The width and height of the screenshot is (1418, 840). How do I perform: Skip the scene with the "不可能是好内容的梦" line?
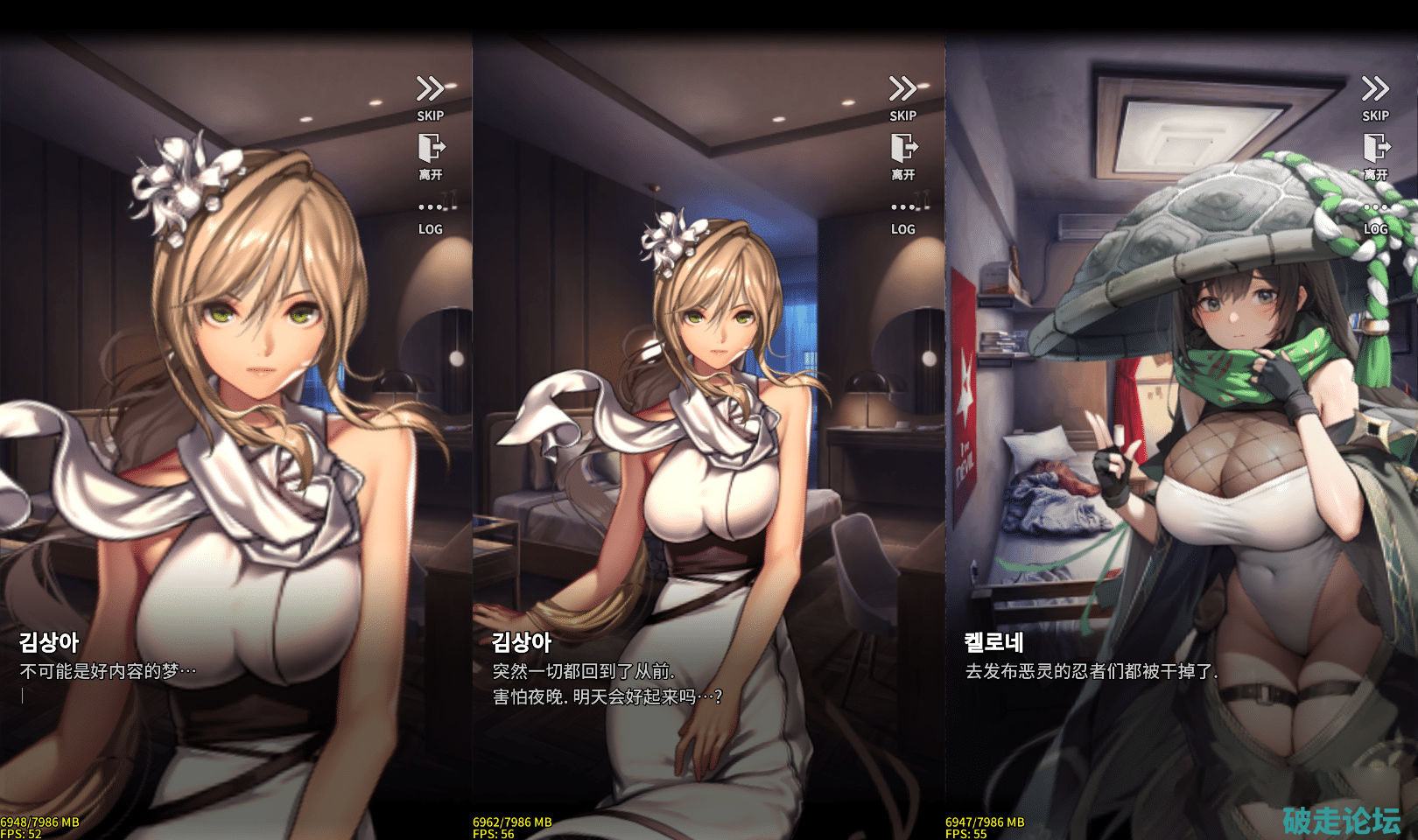[x=430, y=97]
